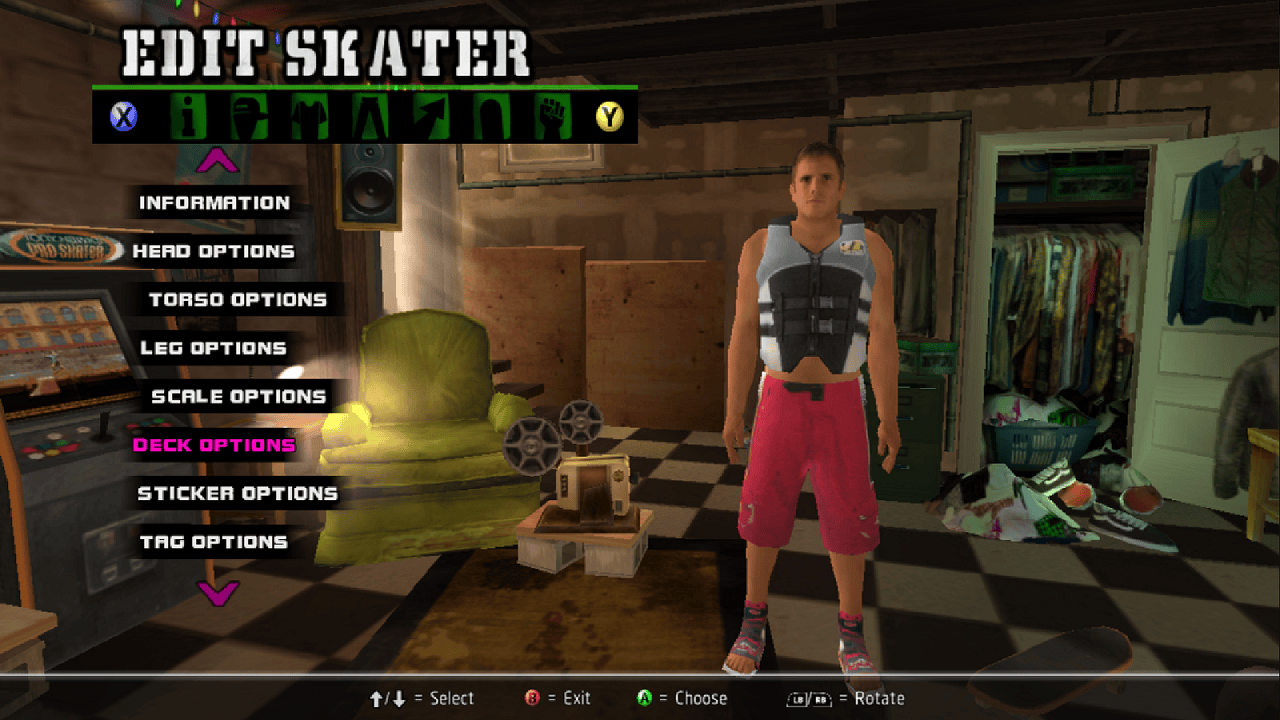The width and height of the screenshot is (1280, 720).
Task: Open Leg Options
Action: pyautogui.click(x=213, y=348)
